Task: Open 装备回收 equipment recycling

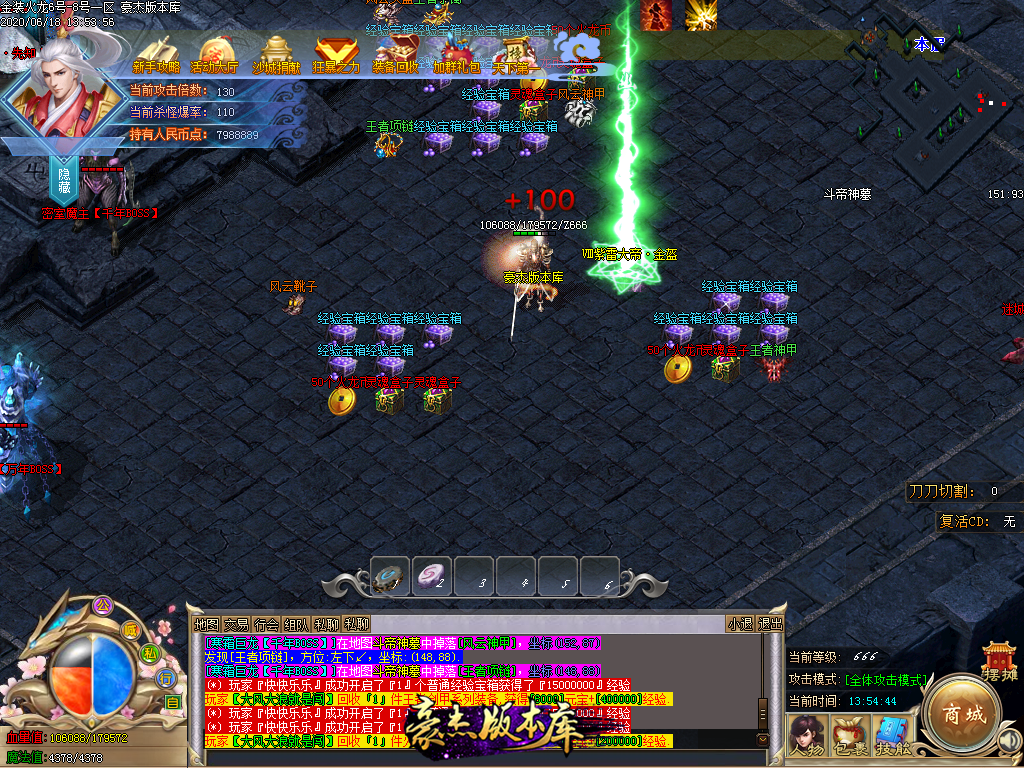Action: pos(396,53)
